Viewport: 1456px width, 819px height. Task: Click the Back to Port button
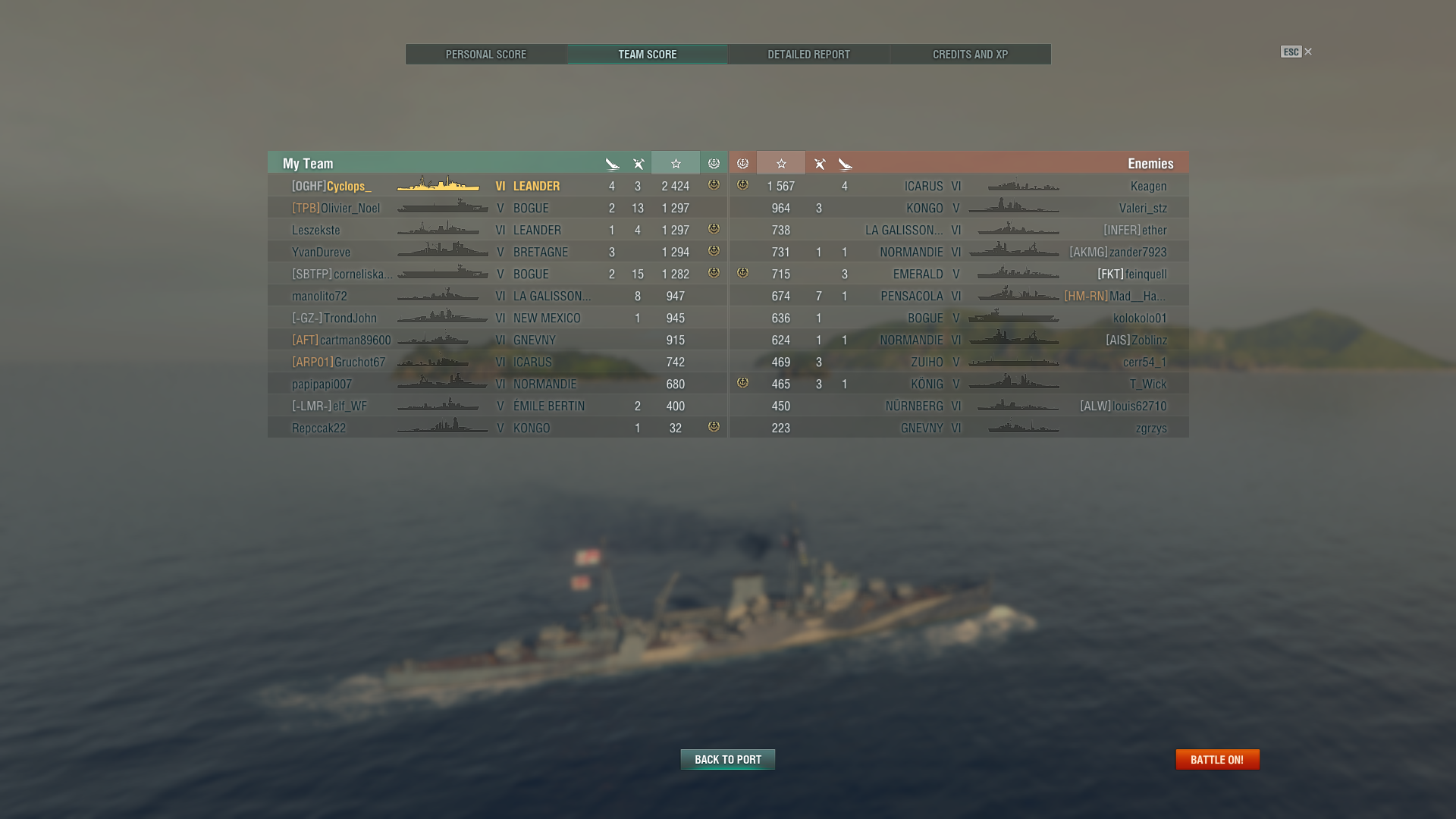coord(727,759)
